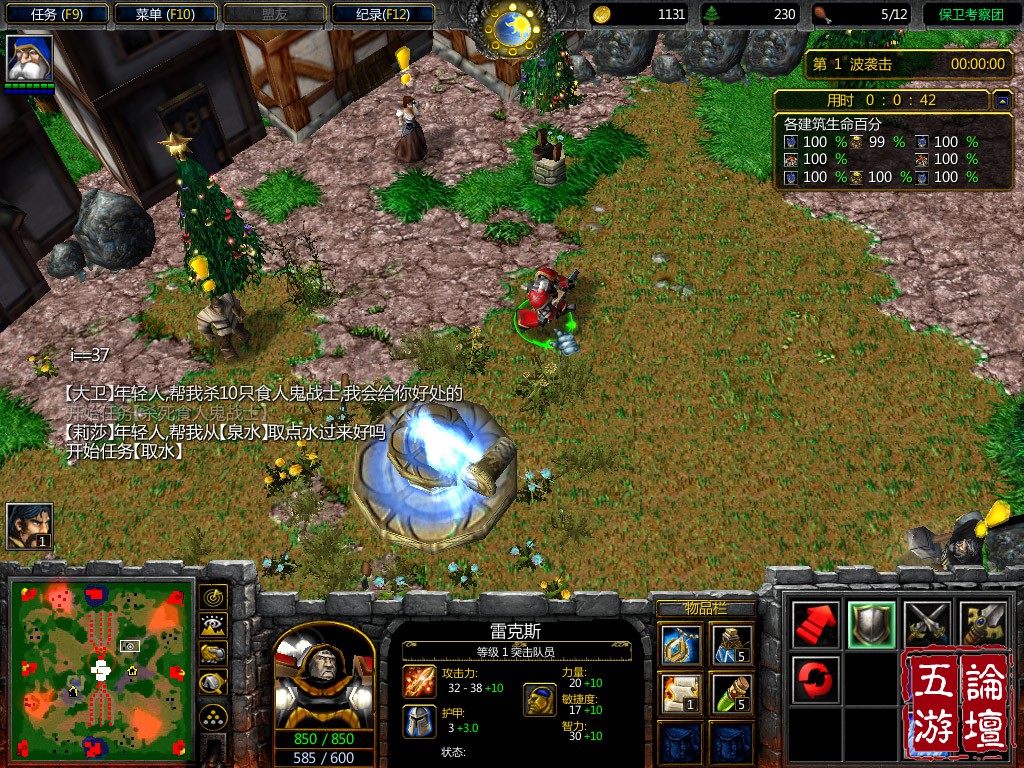This screenshot has height=768, width=1024.
Task: Toggle minimap ally color mode button
Action: click(x=214, y=654)
